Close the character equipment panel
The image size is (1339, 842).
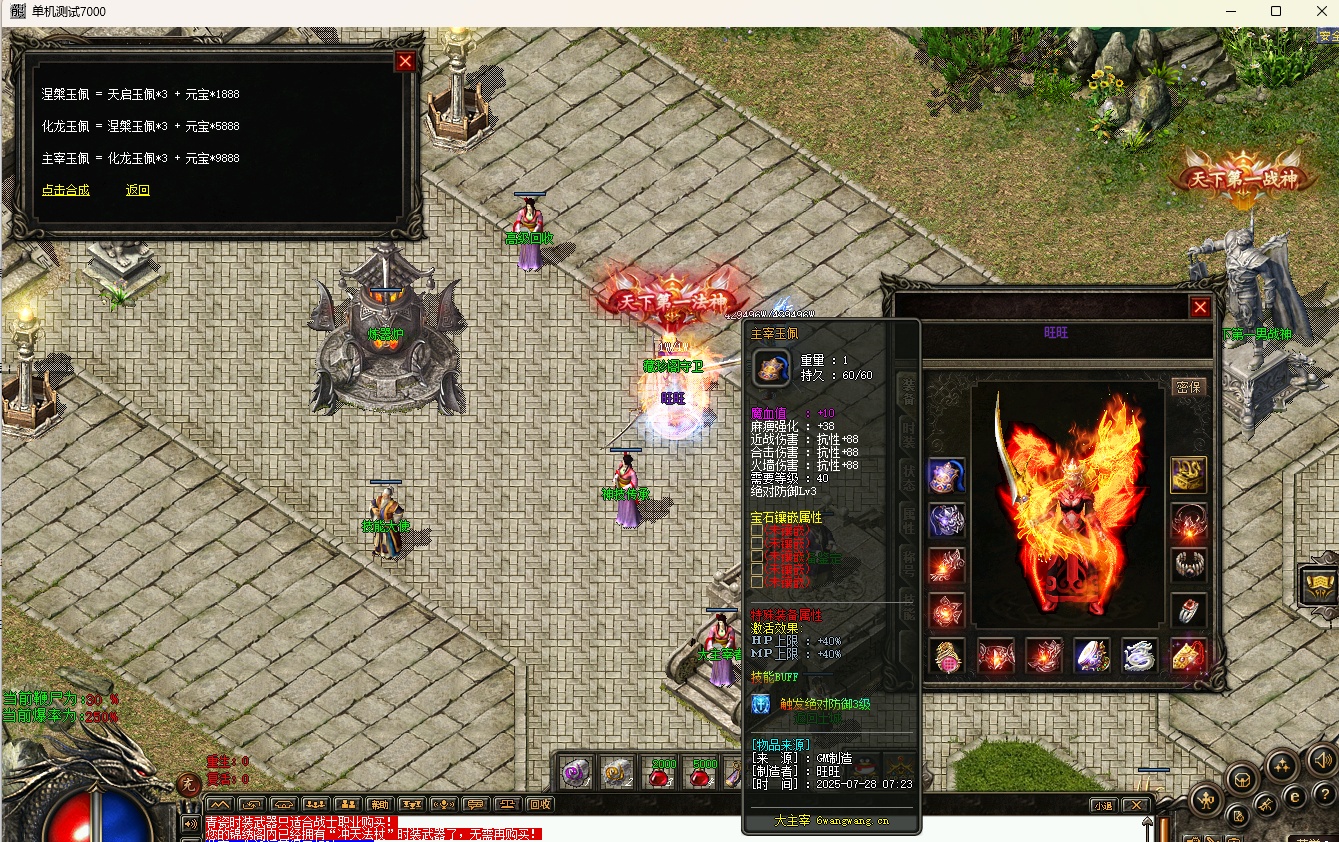1200,307
